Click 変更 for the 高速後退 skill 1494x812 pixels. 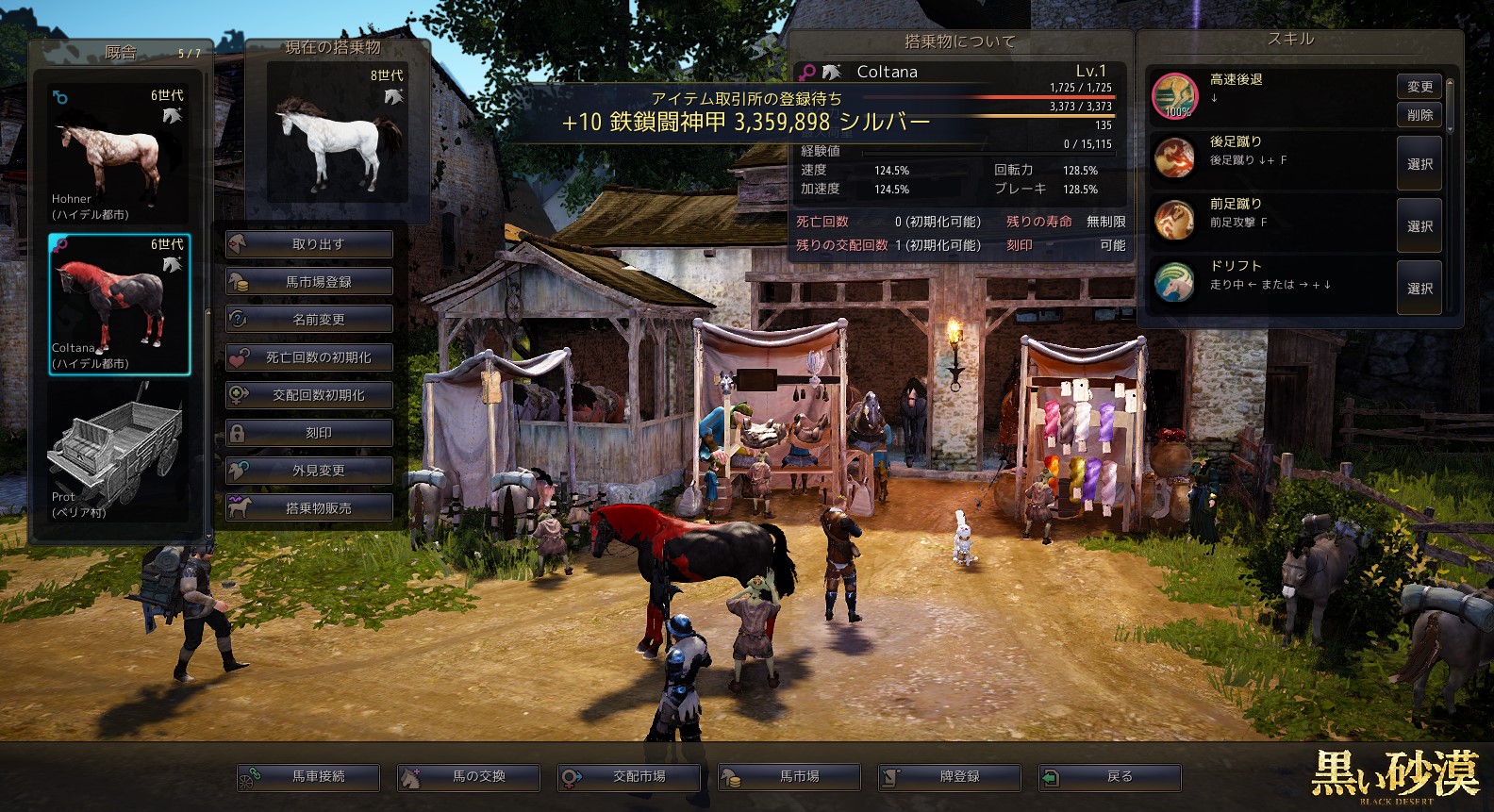pyautogui.click(x=1419, y=87)
